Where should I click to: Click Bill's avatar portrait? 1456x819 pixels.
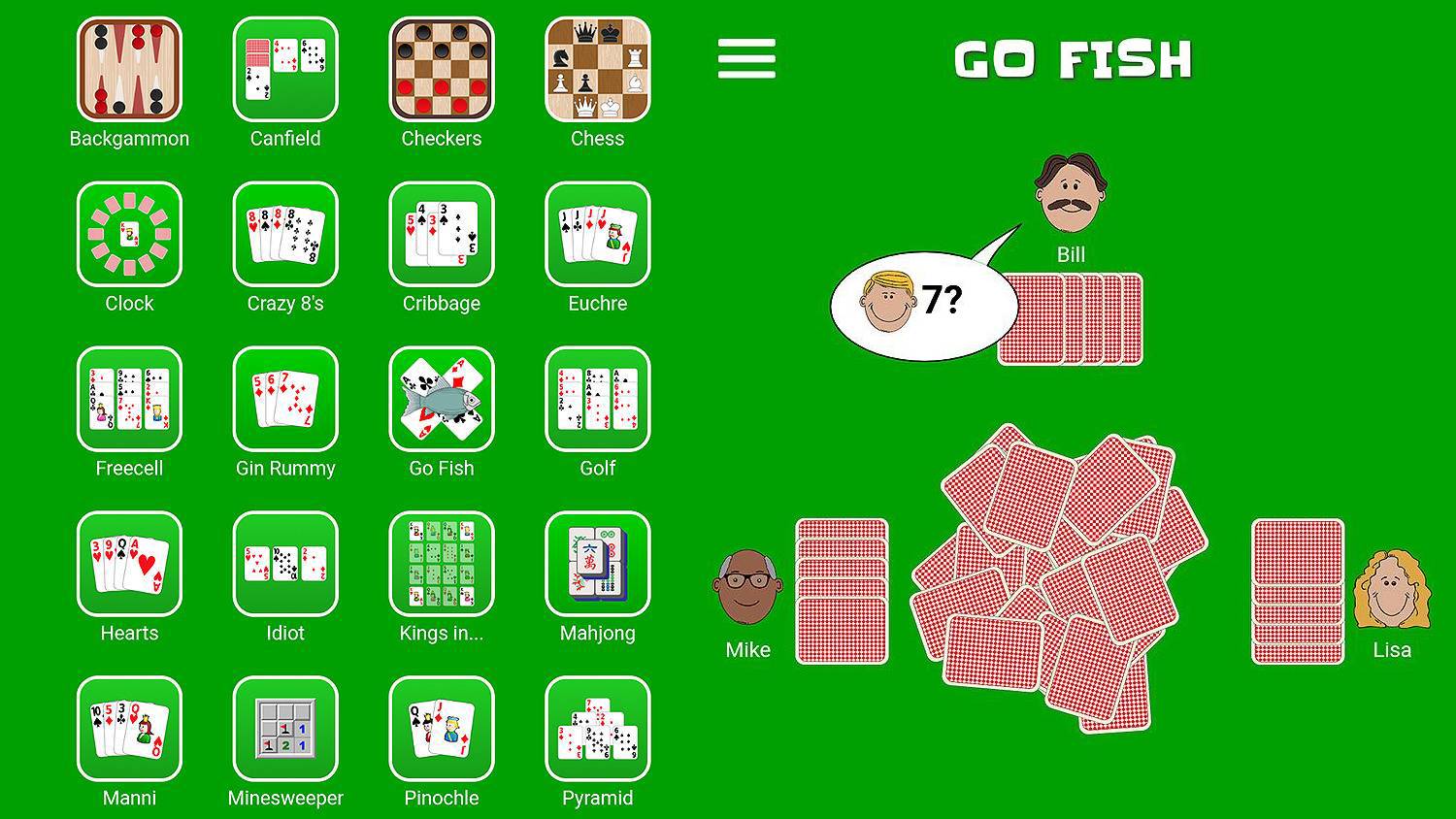click(x=1073, y=189)
